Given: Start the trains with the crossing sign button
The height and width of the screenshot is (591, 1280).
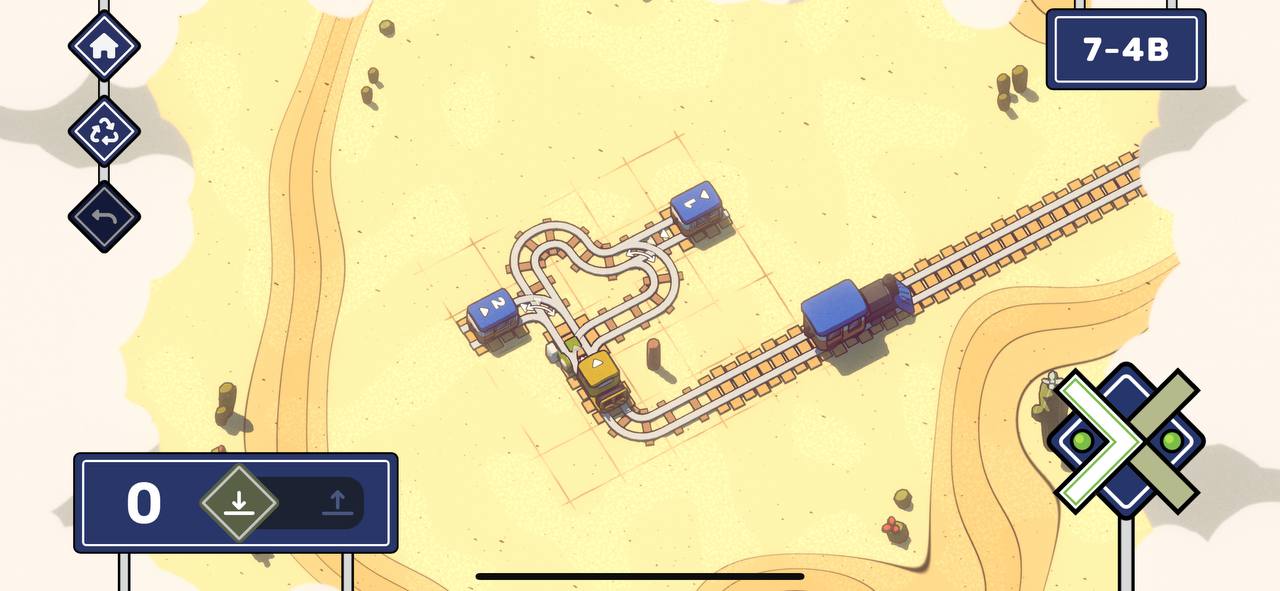Looking at the screenshot, I should 1126,441.
